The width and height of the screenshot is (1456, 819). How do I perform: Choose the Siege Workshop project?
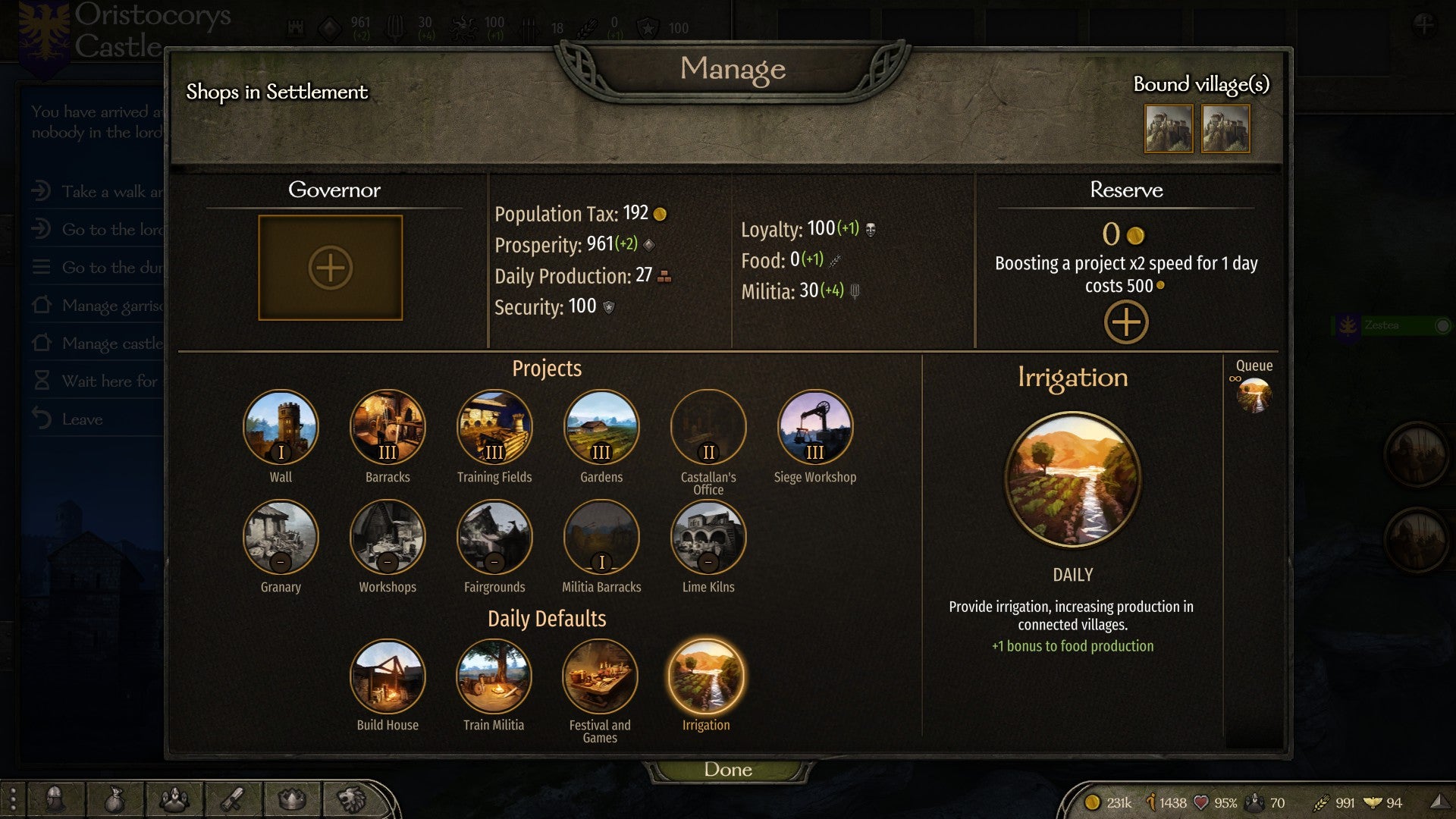pos(815,427)
